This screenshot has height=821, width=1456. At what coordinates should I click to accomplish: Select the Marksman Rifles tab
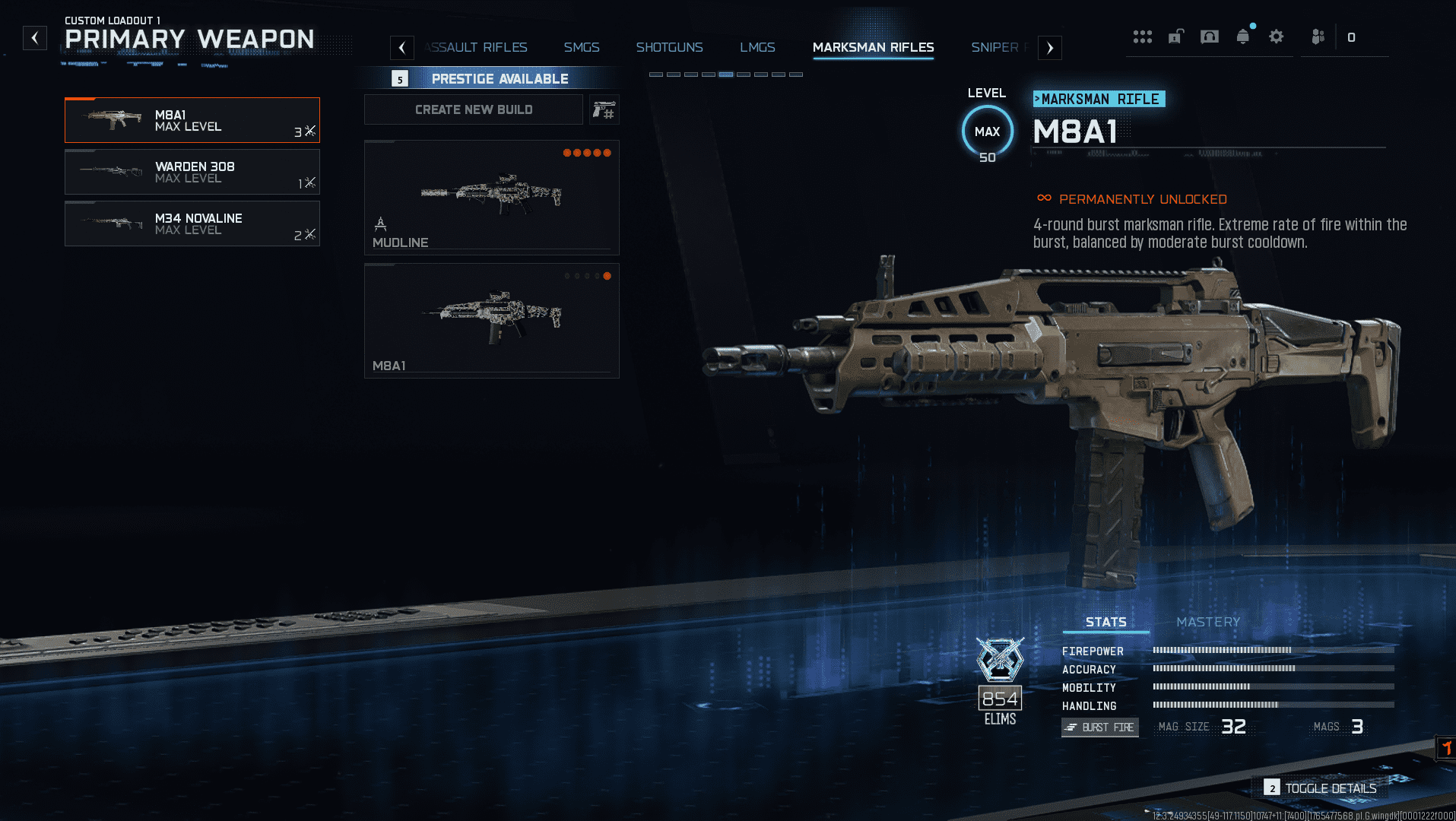coord(873,47)
